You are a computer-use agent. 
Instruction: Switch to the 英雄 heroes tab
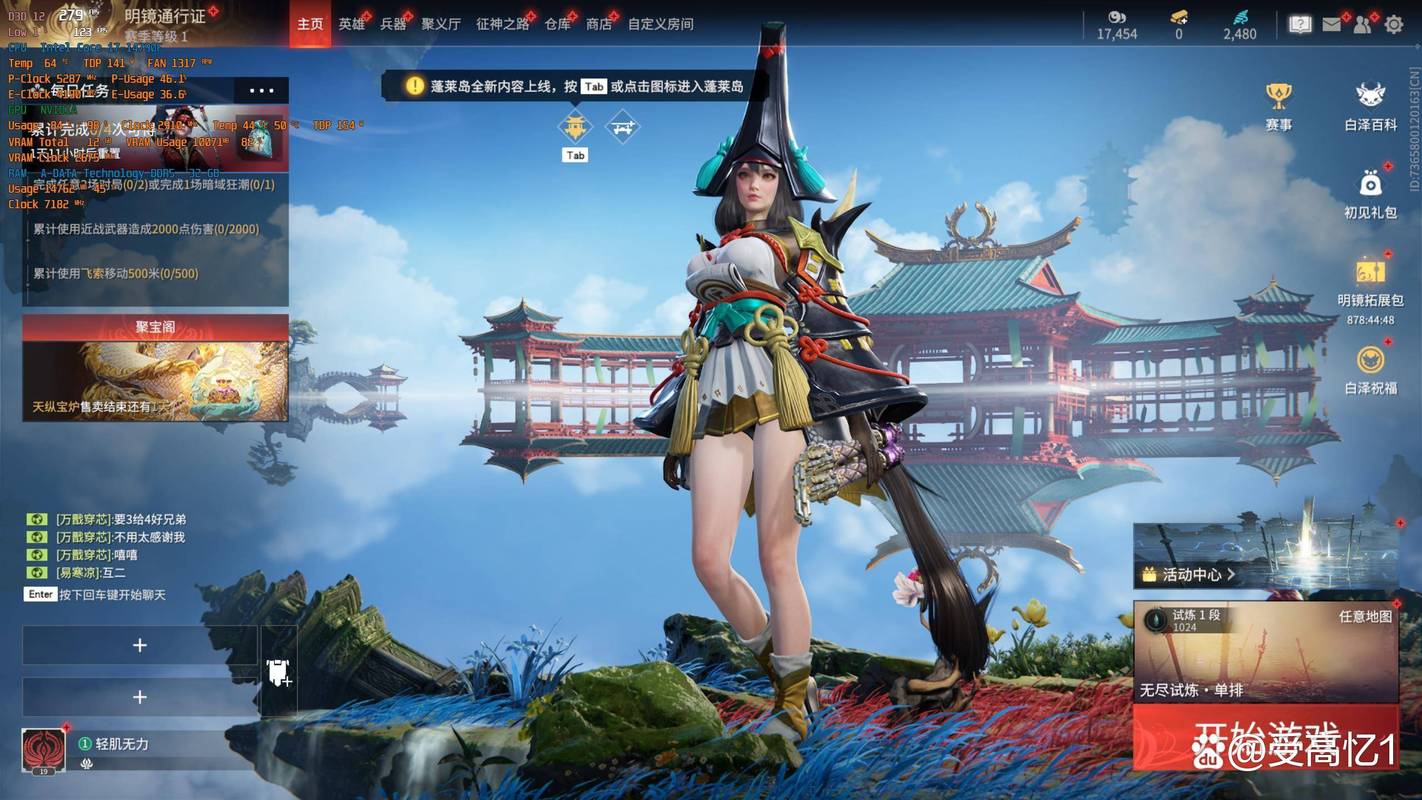click(x=351, y=23)
